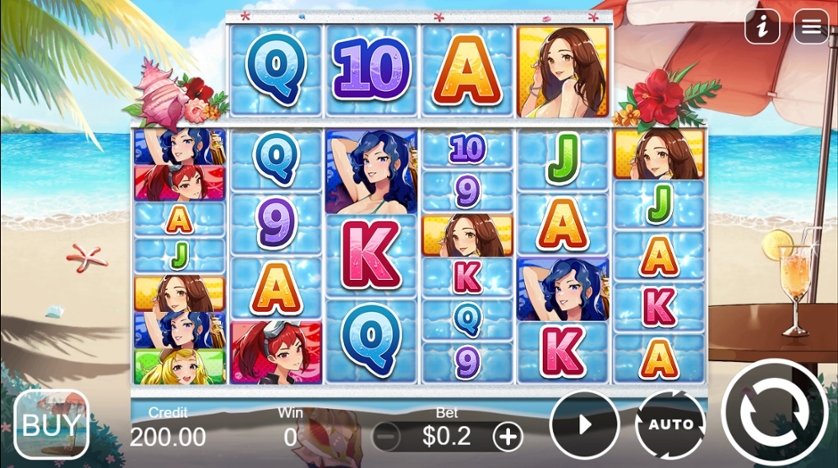Enable AUTO spin mode
This screenshot has height=468, width=838.
pos(670,424)
